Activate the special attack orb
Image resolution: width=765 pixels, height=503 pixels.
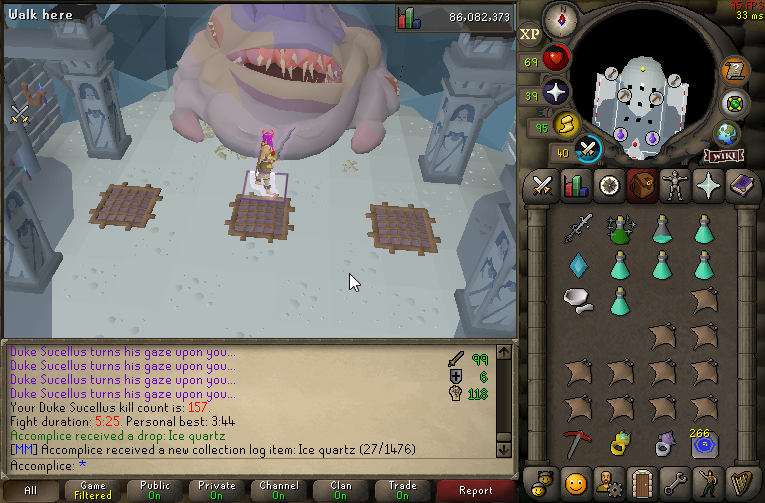pyautogui.click(x=589, y=150)
